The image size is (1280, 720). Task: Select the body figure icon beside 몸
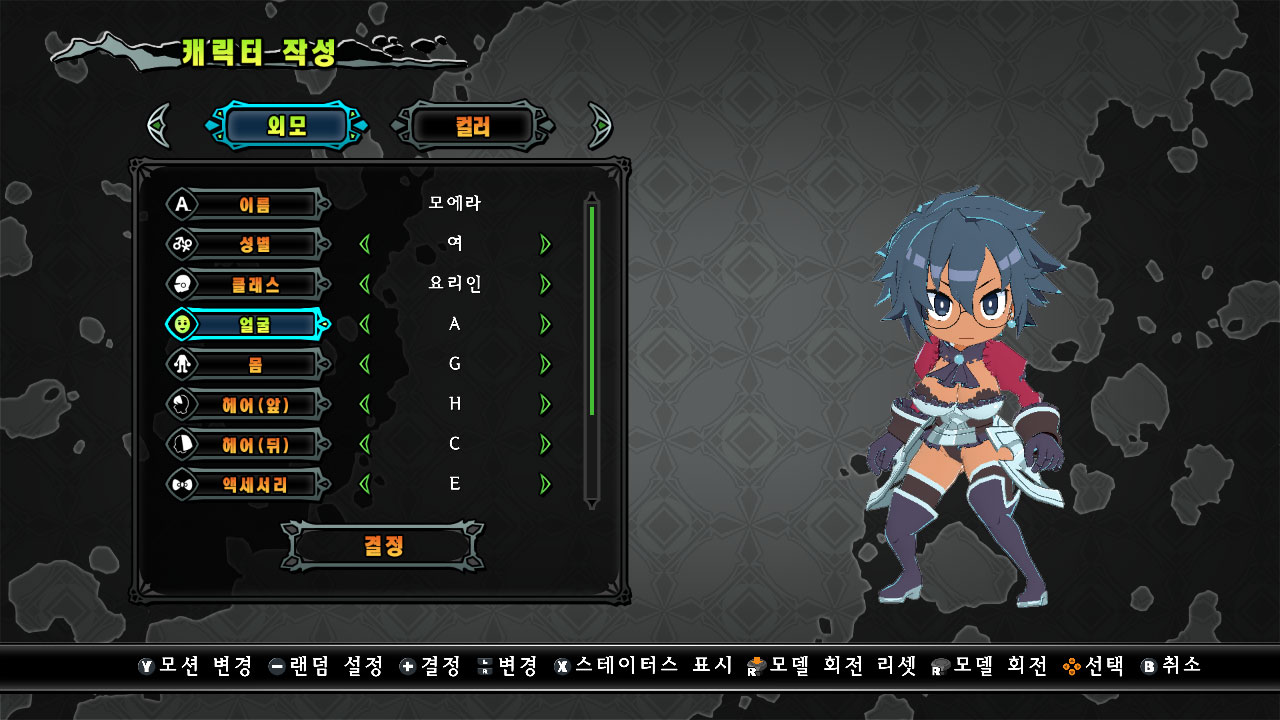click(x=184, y=364)
